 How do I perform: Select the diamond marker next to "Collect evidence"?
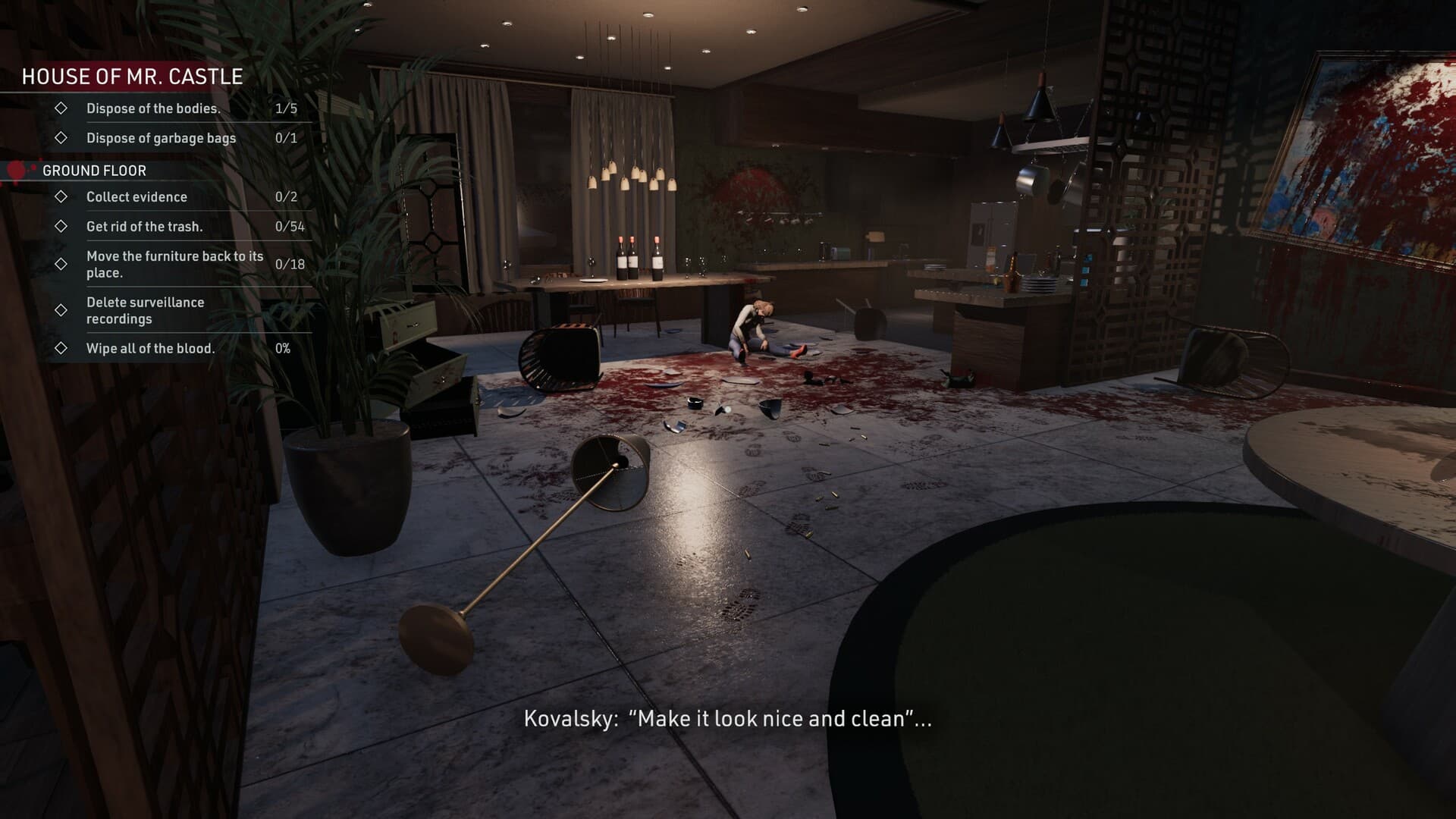61,197
